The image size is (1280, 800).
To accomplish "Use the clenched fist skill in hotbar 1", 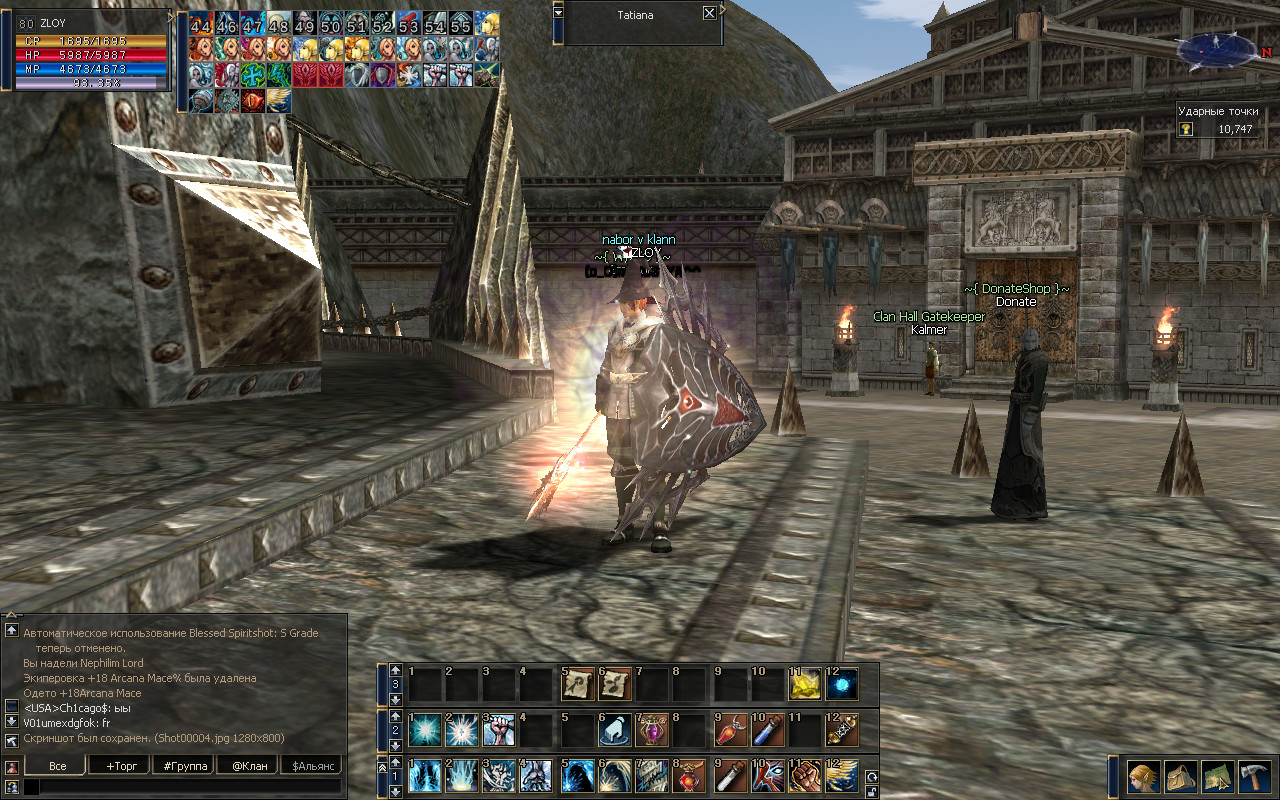I will [x=804, y=776].
